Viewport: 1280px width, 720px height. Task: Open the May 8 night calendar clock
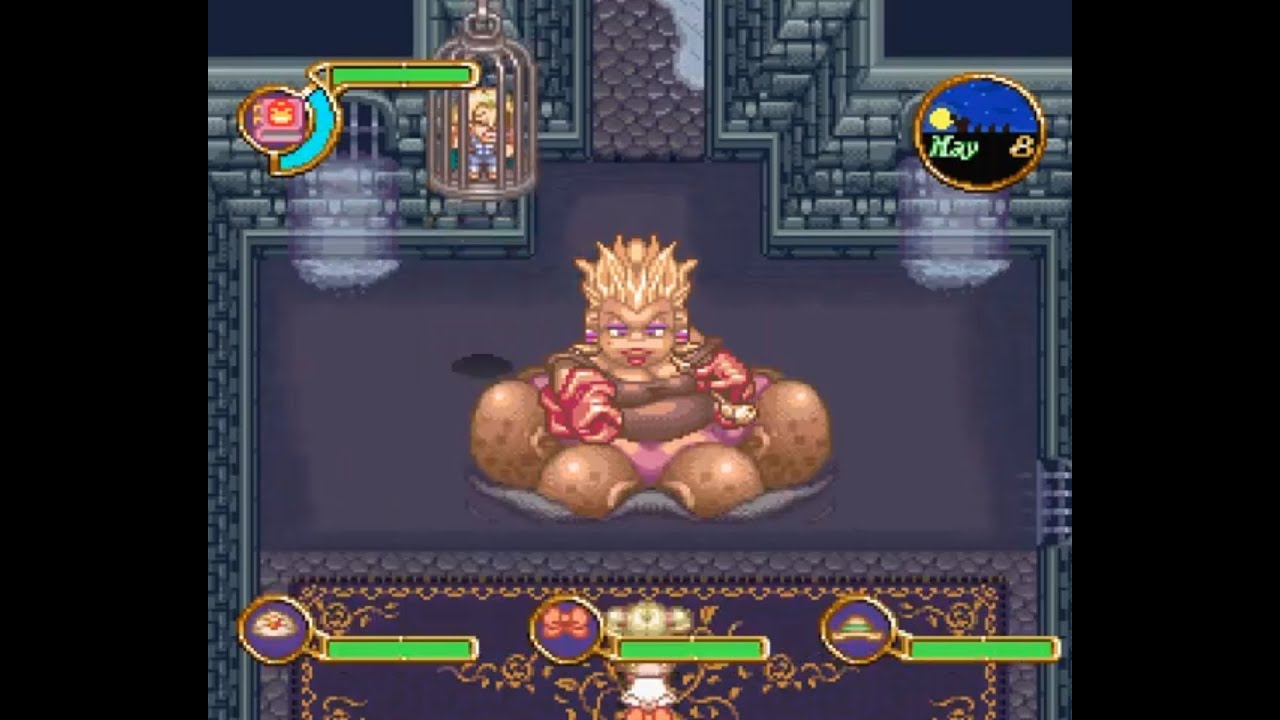[979, 133]
